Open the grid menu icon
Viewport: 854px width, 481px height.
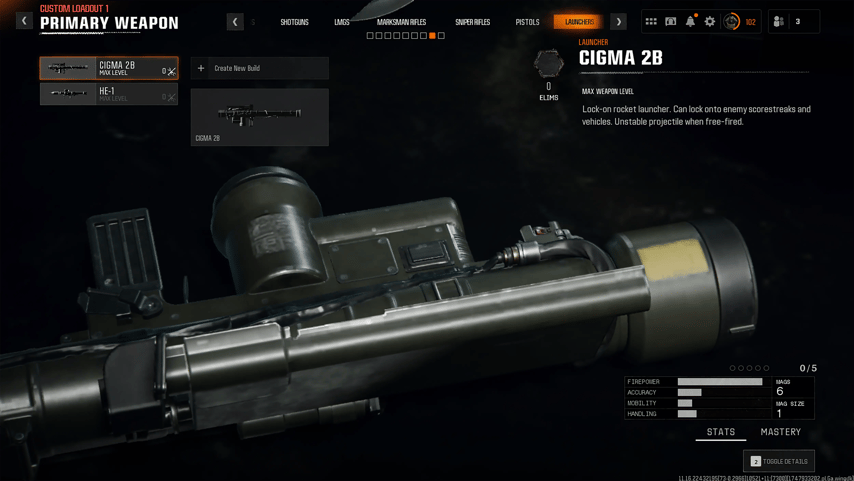tap(651, 21)
